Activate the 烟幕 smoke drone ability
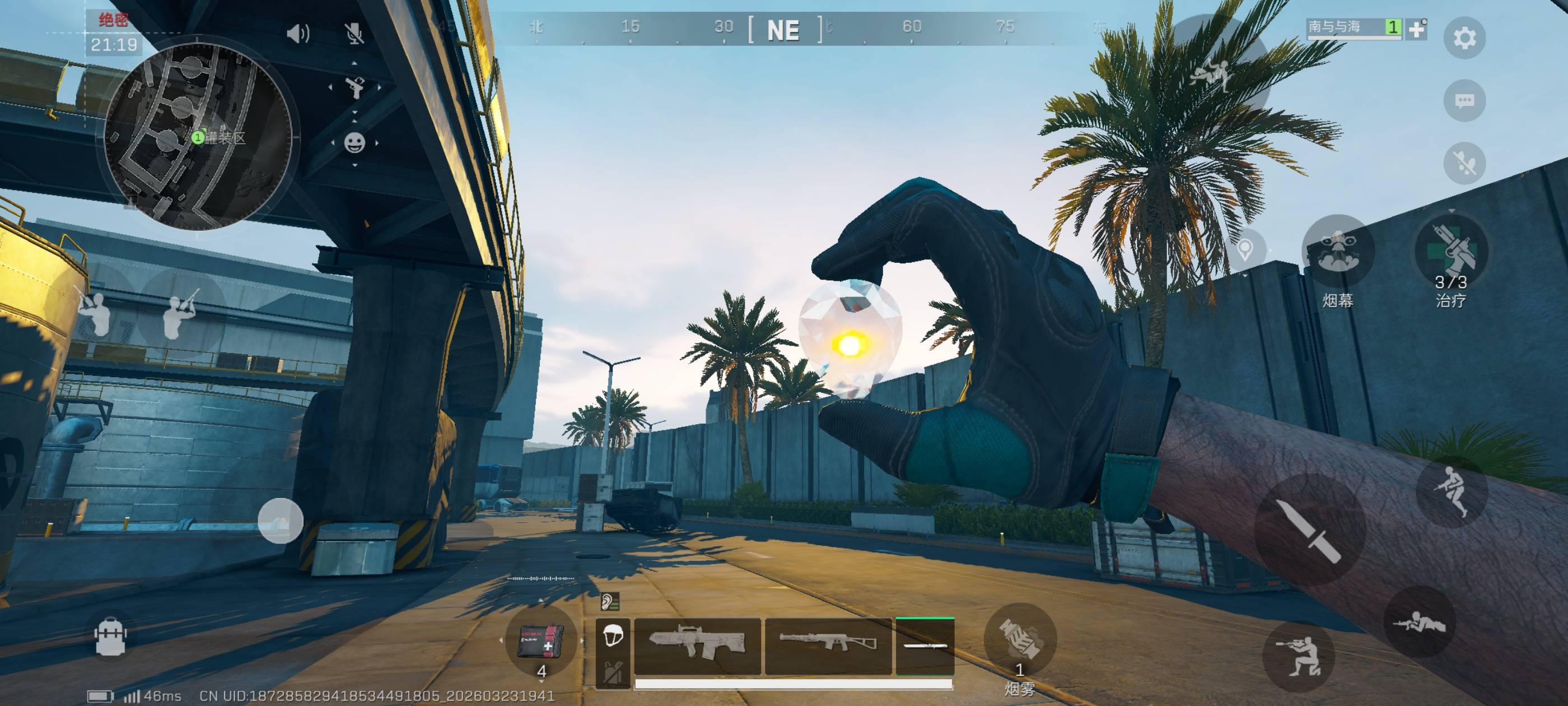Viewport: 1568px width, 706px height. click(x=1337, y=252)
